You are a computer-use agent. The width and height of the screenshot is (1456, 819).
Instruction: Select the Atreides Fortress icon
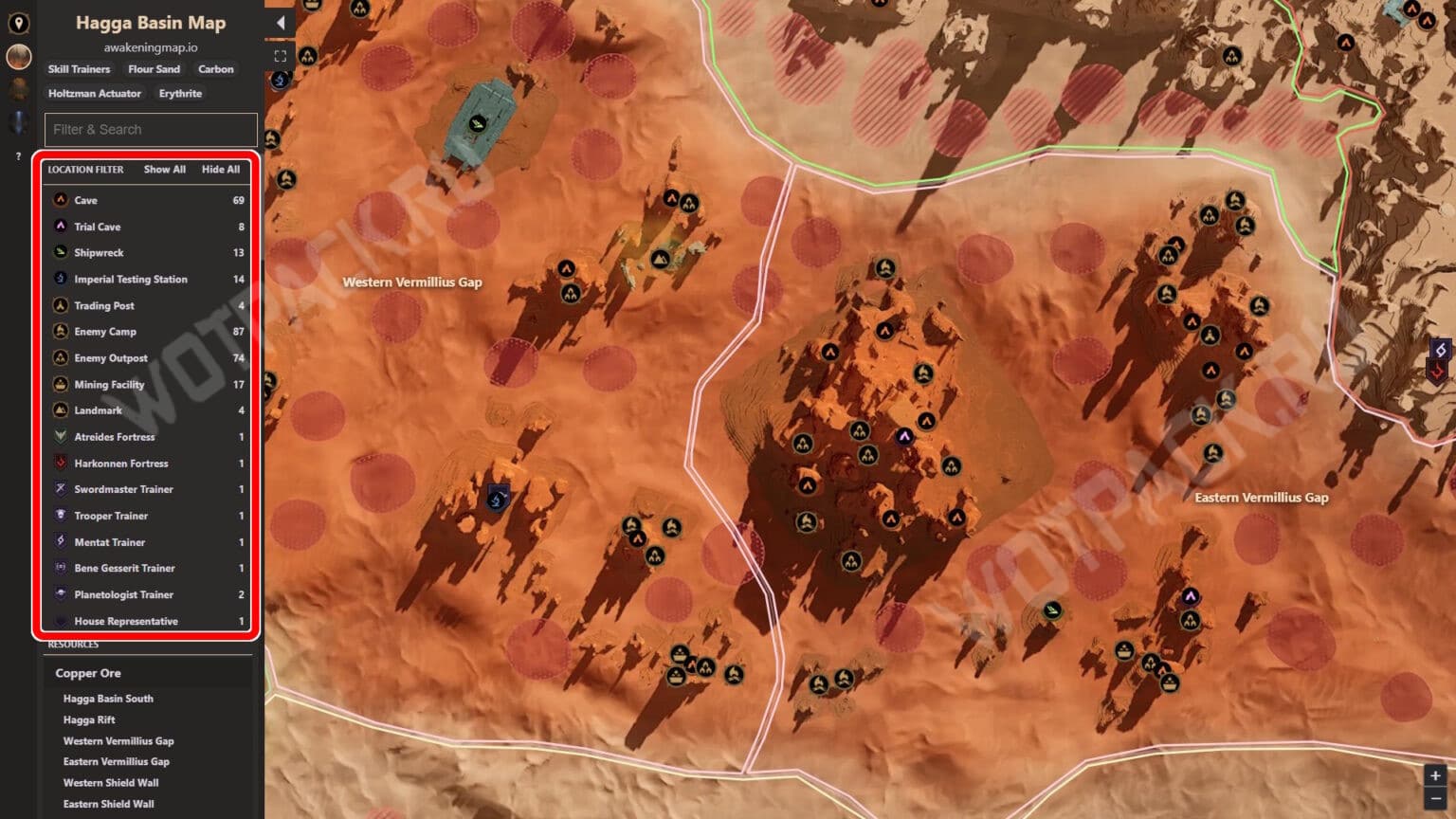click(61, 437)
